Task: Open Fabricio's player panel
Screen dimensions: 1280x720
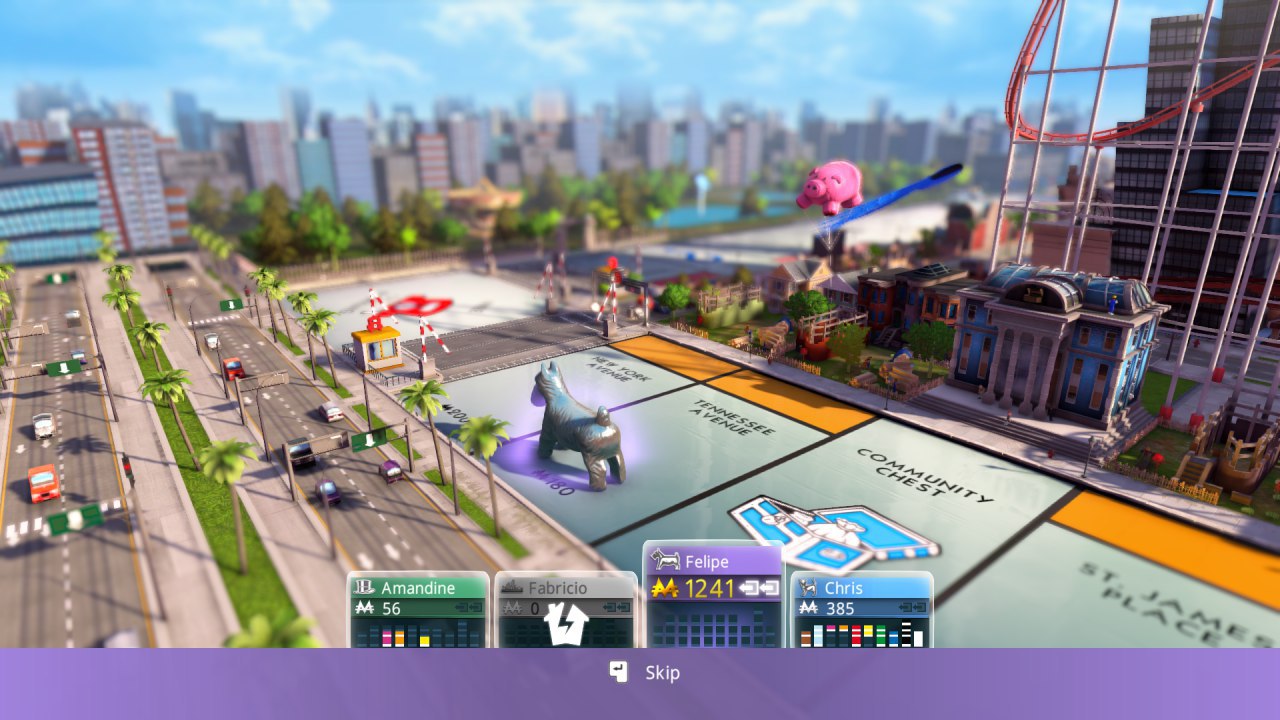Action: (565, 609)
